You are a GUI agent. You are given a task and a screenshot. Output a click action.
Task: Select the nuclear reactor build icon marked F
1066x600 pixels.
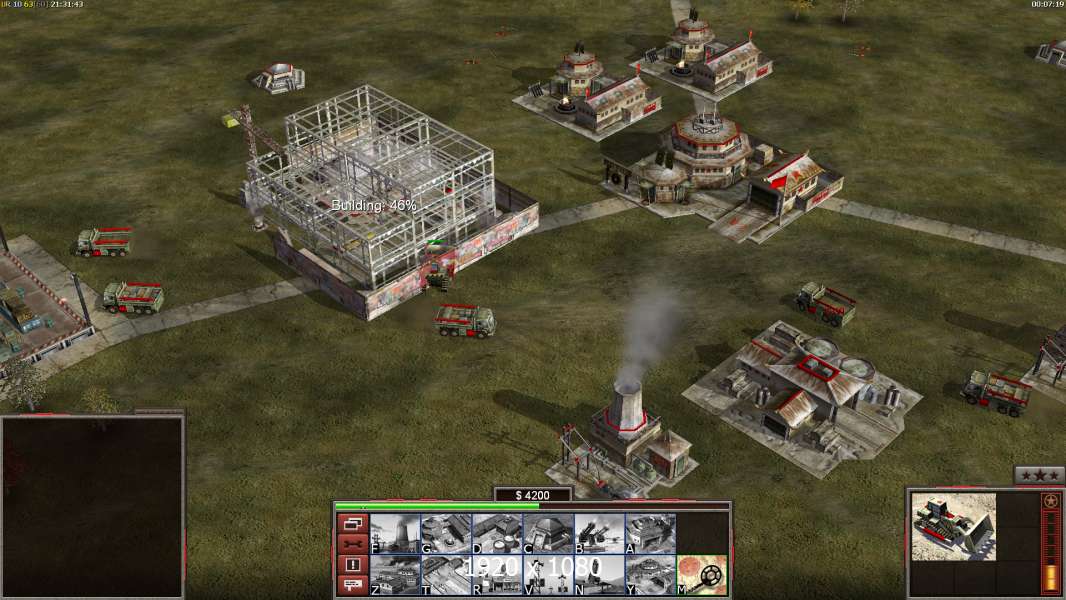pos(395,534)
